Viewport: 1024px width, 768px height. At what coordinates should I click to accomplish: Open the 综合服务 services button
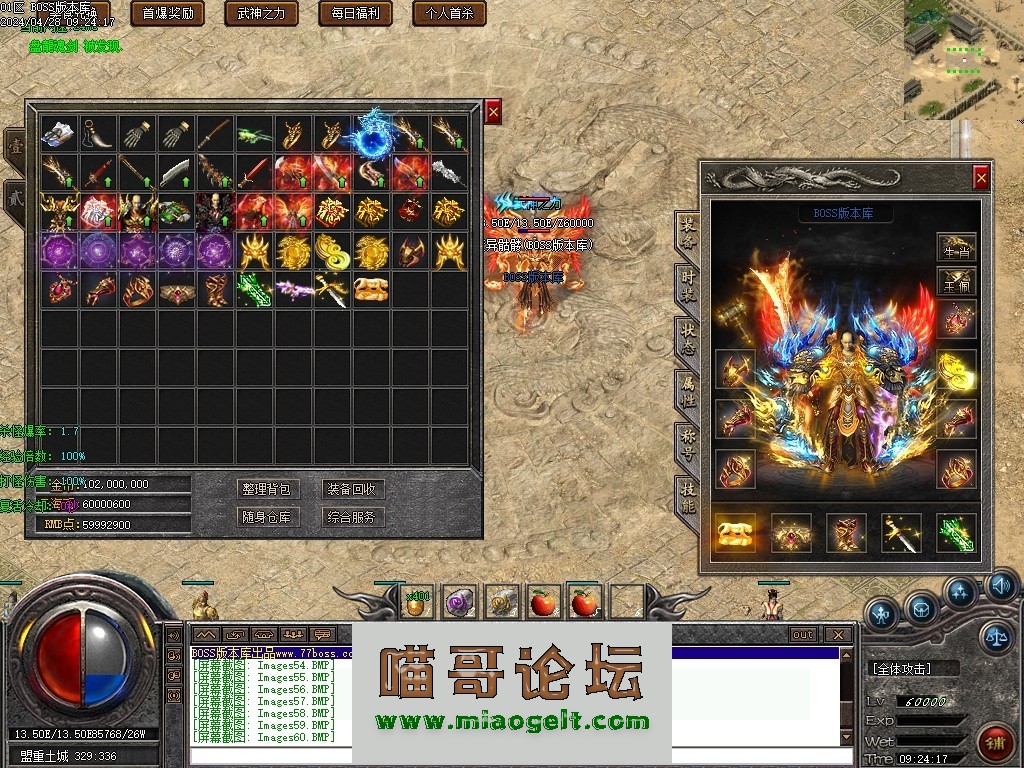click(353, 517)
